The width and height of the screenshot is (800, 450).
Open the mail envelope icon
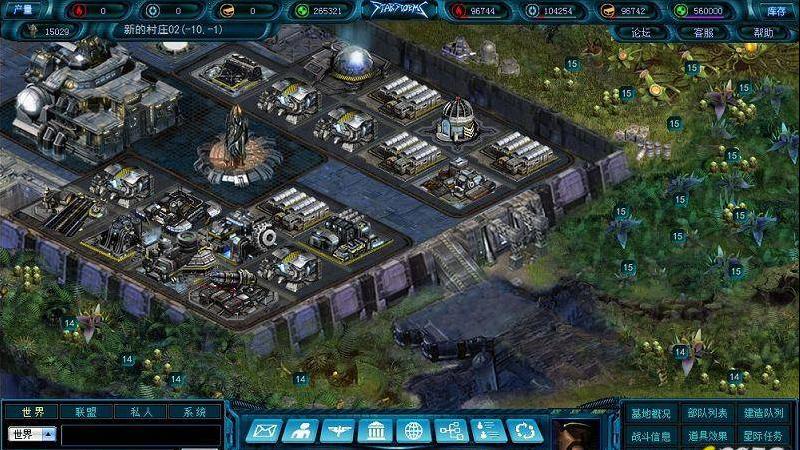click(261, 431)
